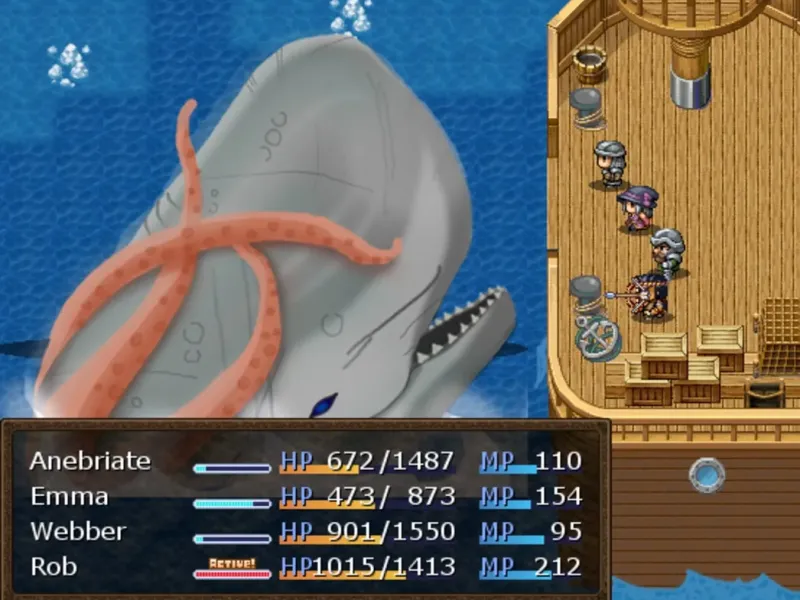Choose Emma's row in the party list
This screenshot has width=800, height=600.
(69, 497)
